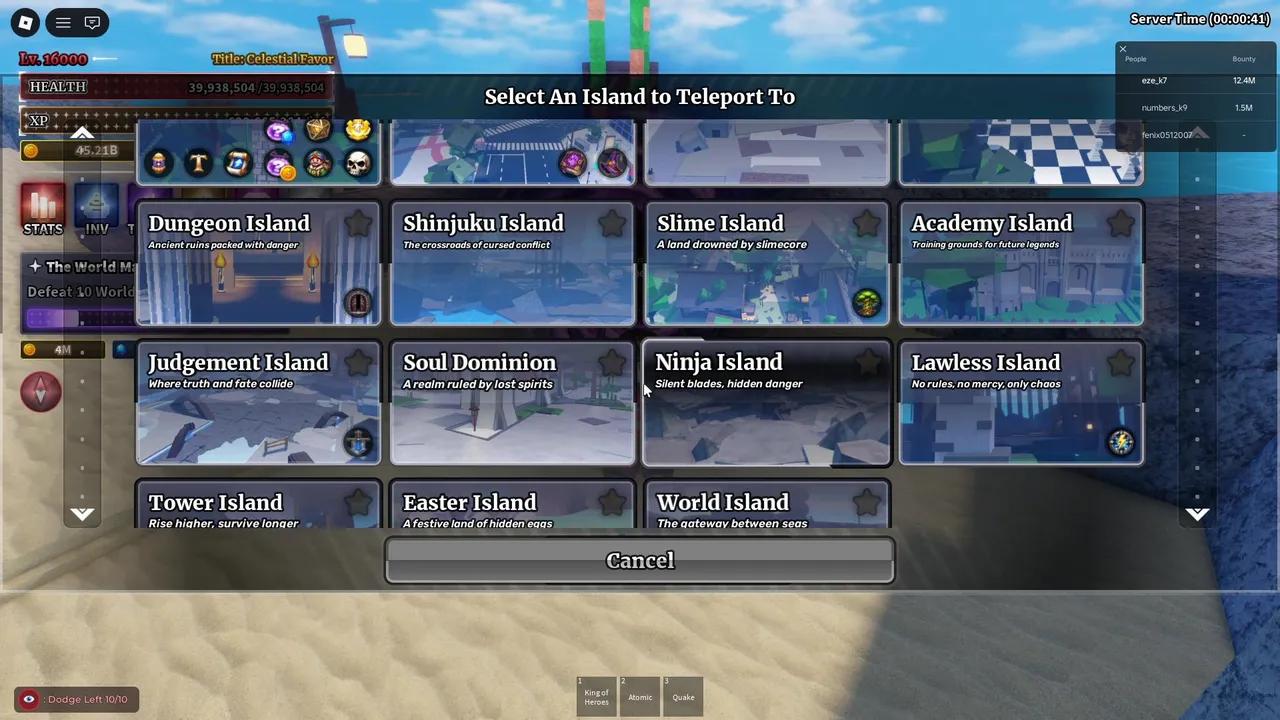
Task: Activate the King of Heroes hotbar slot
Action: [596, 697]
